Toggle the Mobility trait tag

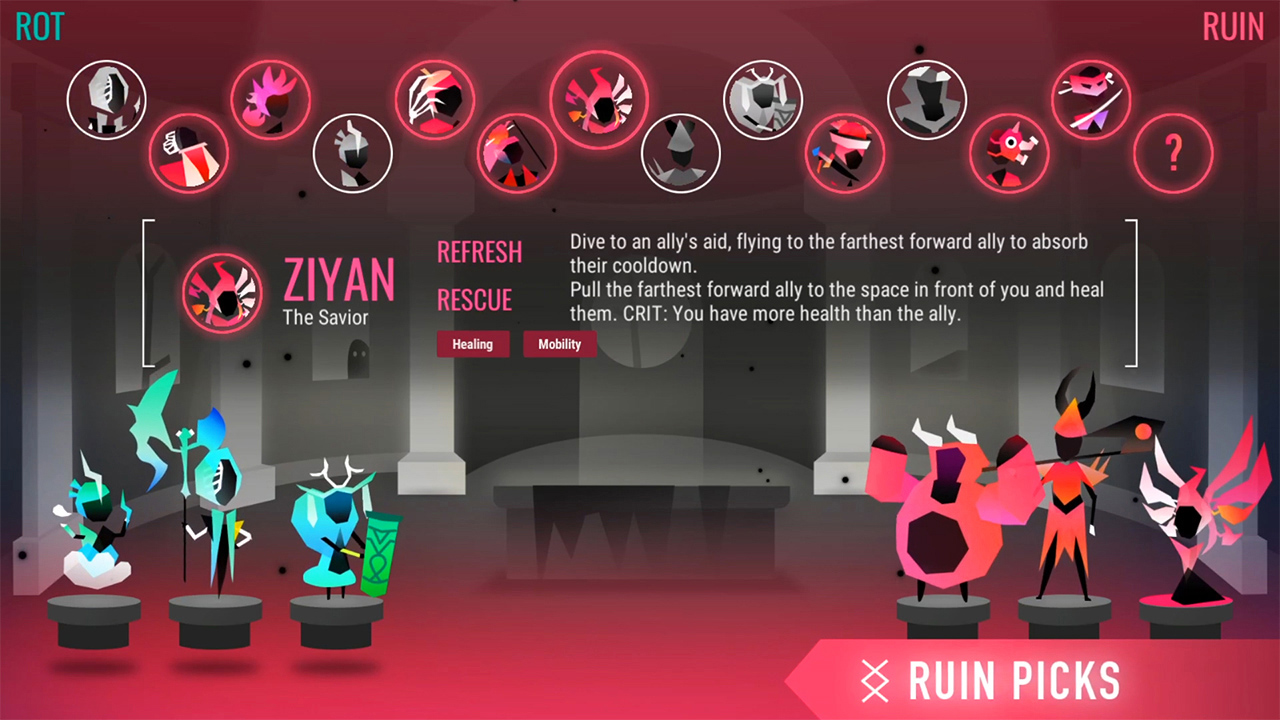tap(559, 344)
